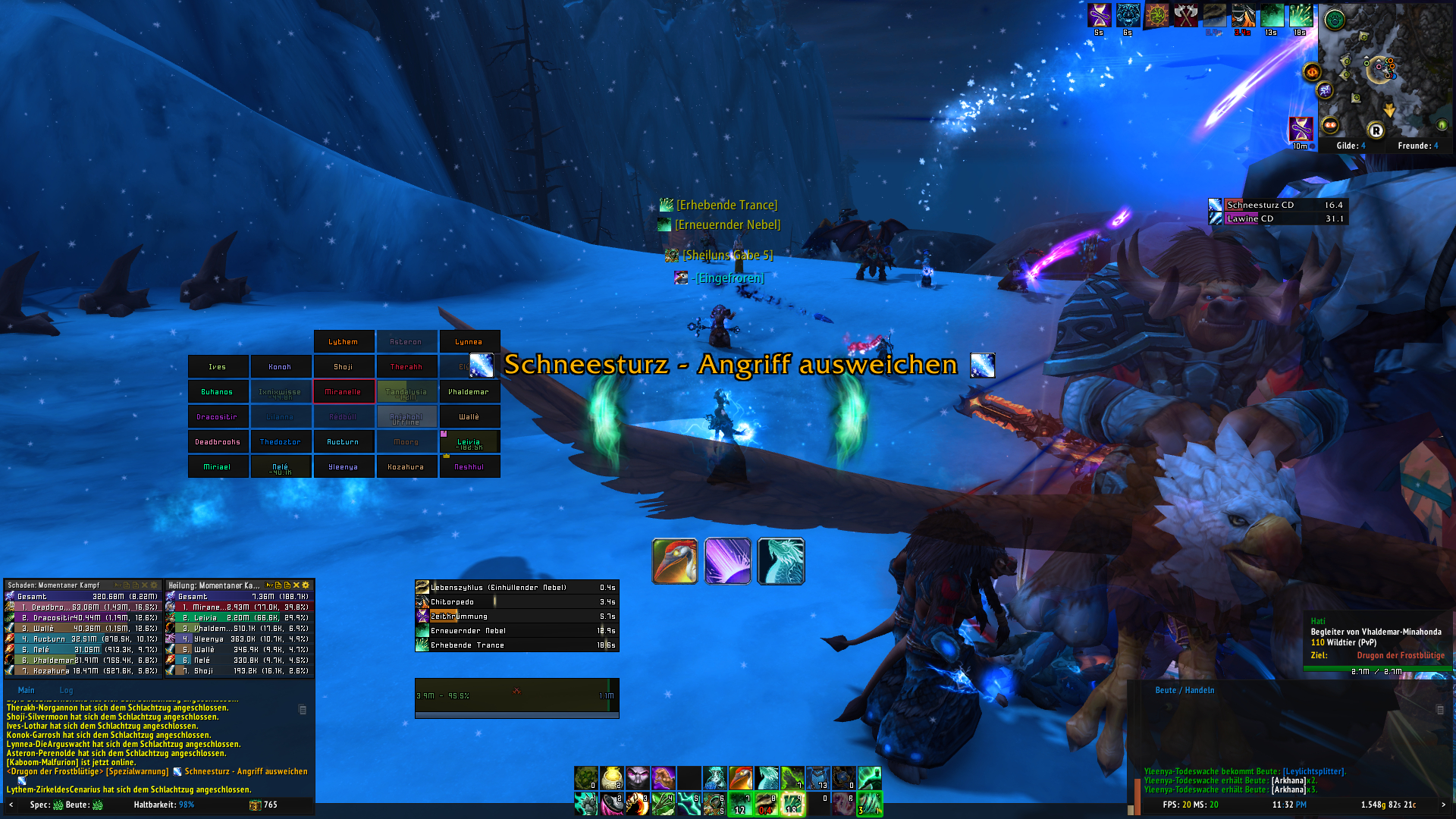This screenshot has height=819, width=1456.
Task: Target Miranelle in the raid frames
Action: click(x=344, y=392)
